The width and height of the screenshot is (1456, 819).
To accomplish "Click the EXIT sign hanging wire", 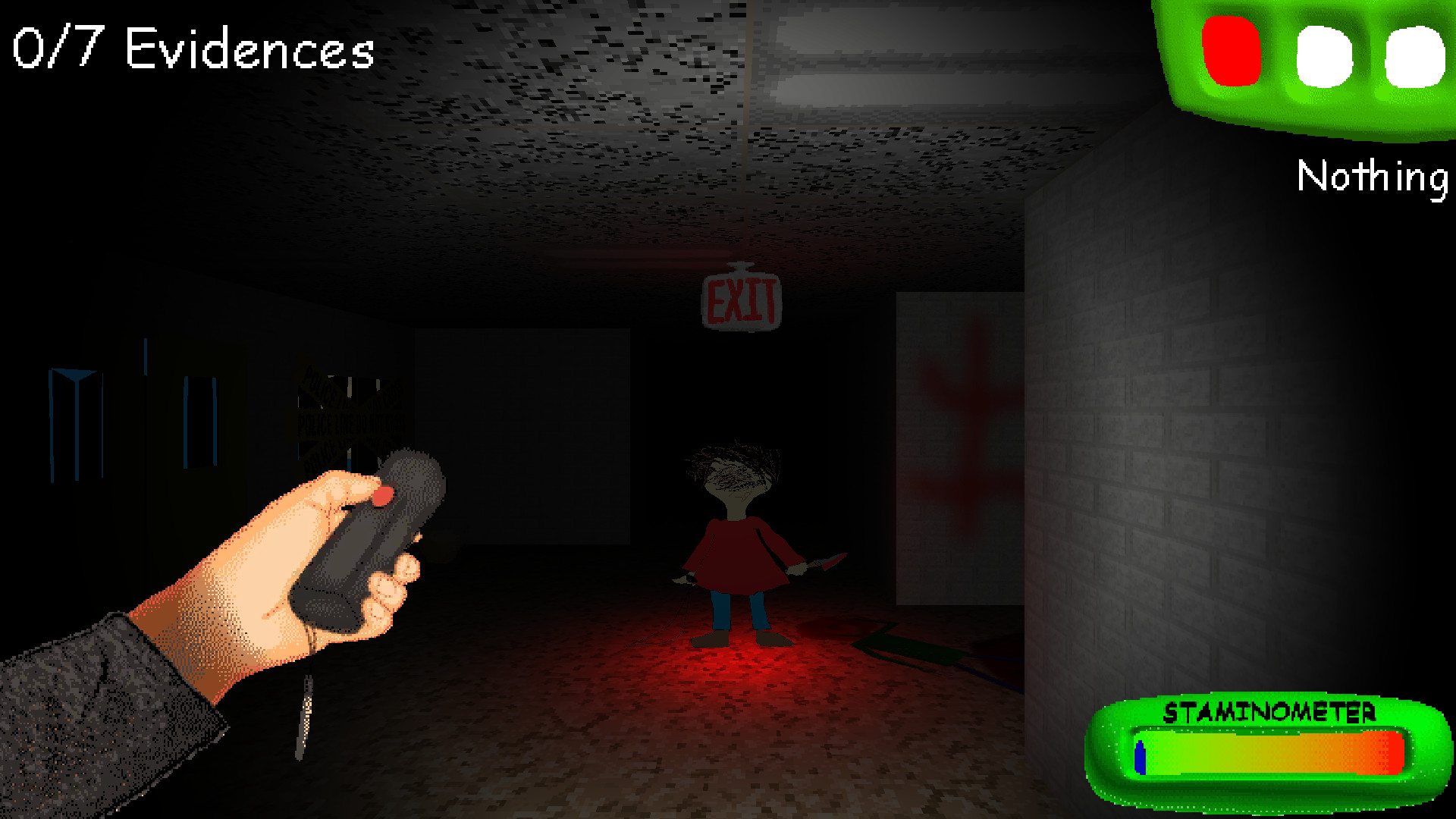I will click(x=747, y=152).
